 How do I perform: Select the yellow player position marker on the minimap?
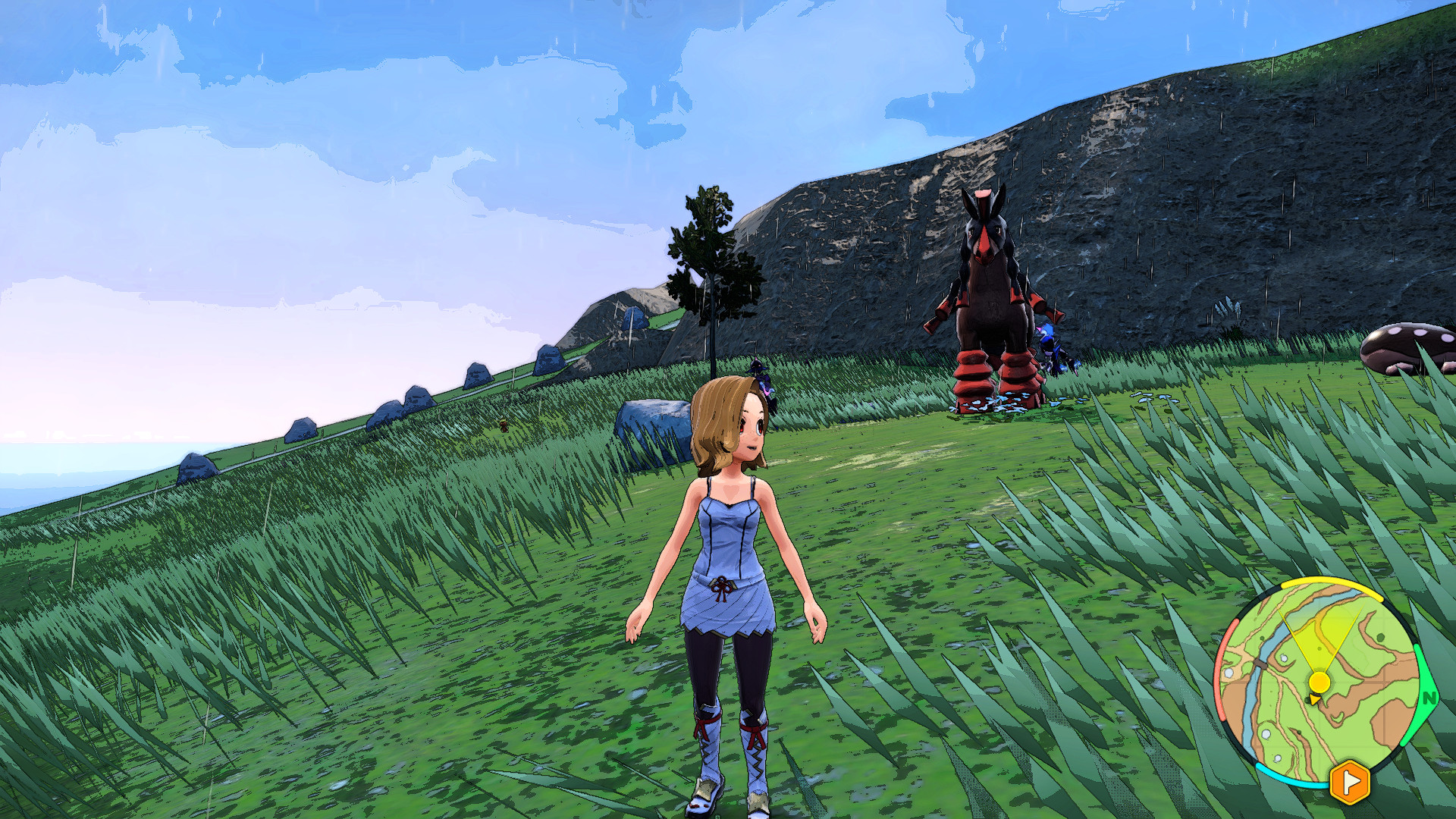click(x=1319, y=681)
